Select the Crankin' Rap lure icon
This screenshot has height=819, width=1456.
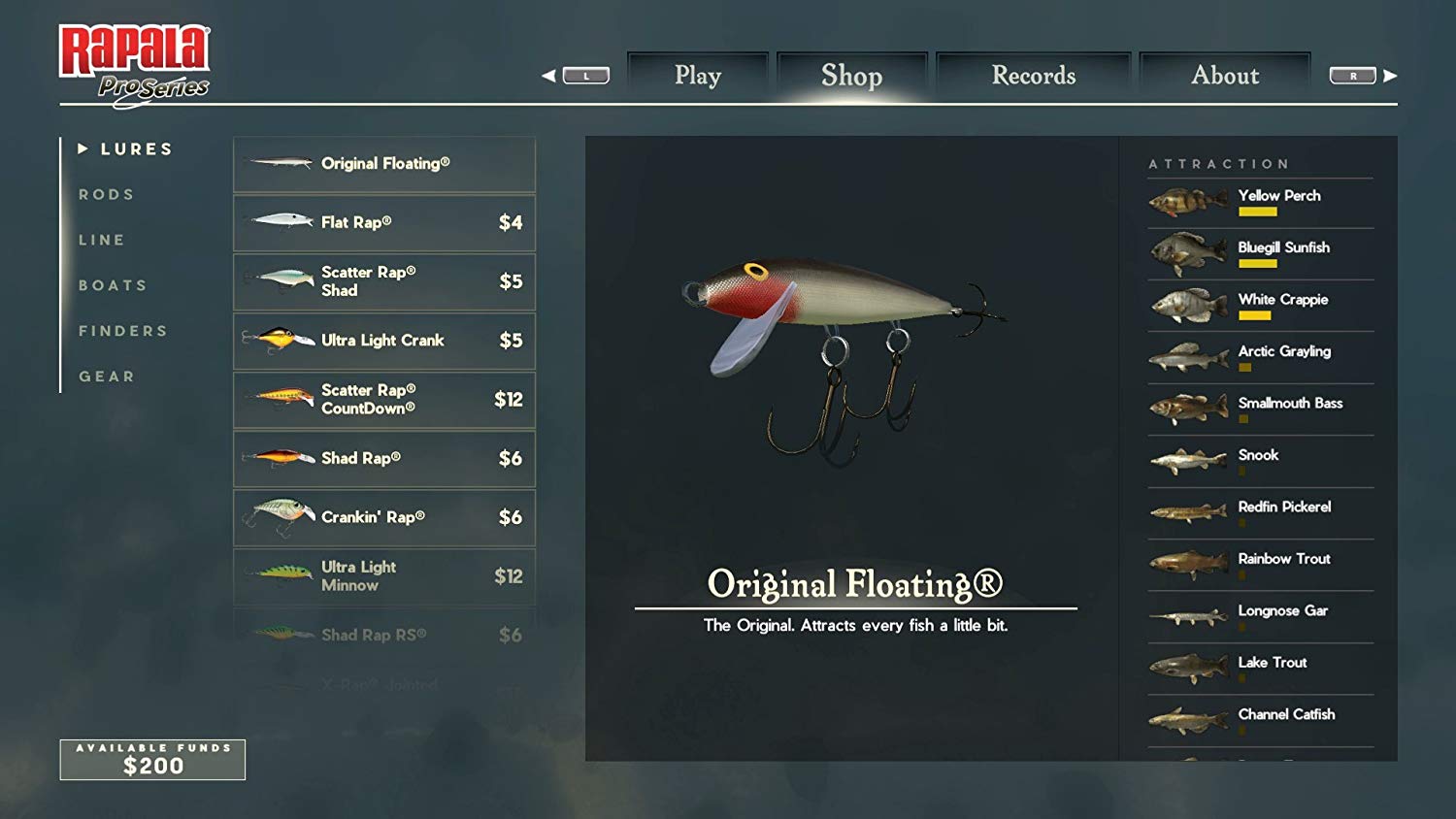[x=276, y=516]
